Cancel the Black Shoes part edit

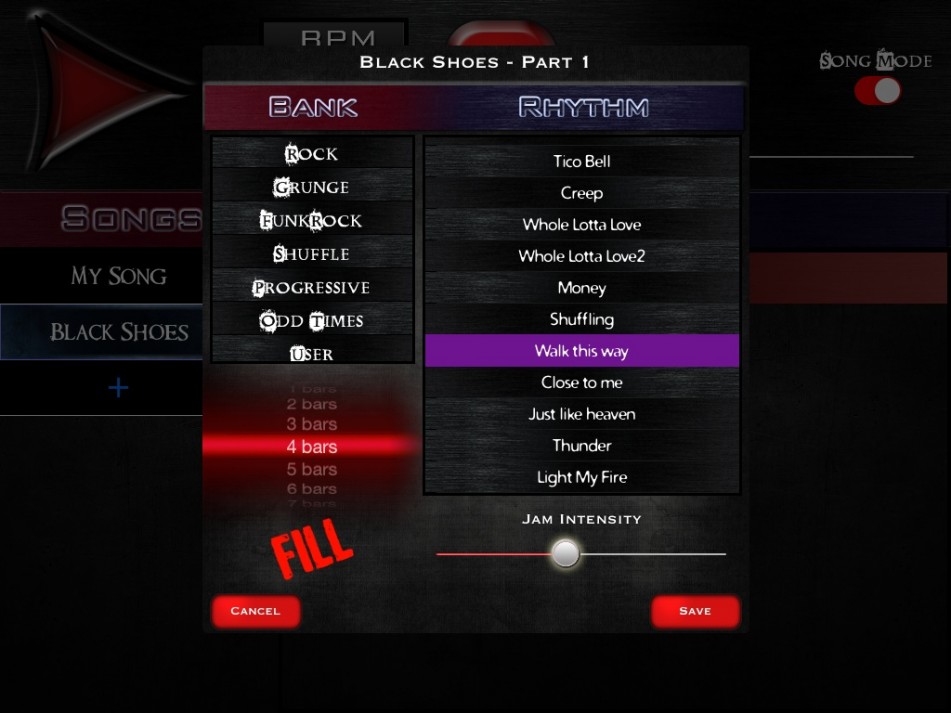(x=255, y=611)
